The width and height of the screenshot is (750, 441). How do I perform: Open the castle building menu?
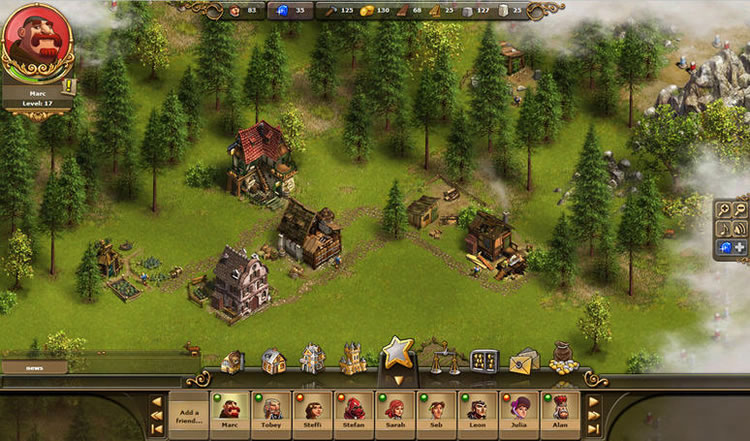click(x=353, y=359)
